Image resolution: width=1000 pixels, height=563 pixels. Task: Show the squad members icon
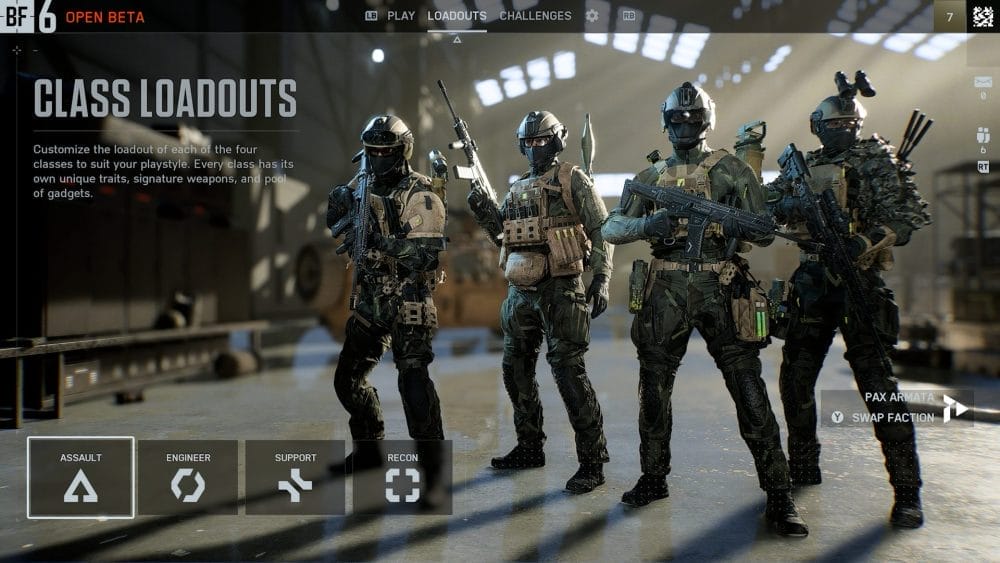pyautogui.click(x=983, y=136)
